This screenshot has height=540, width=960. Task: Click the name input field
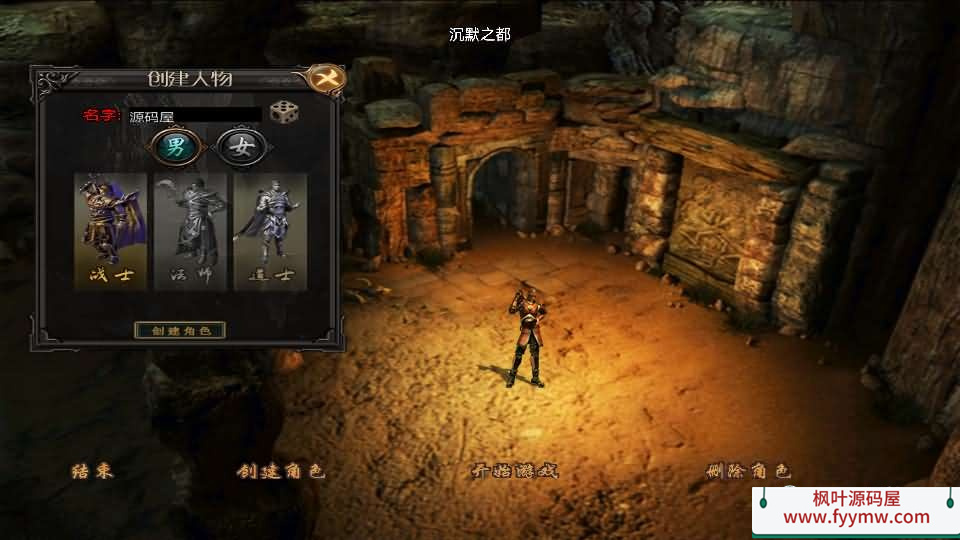click(195, 116)
